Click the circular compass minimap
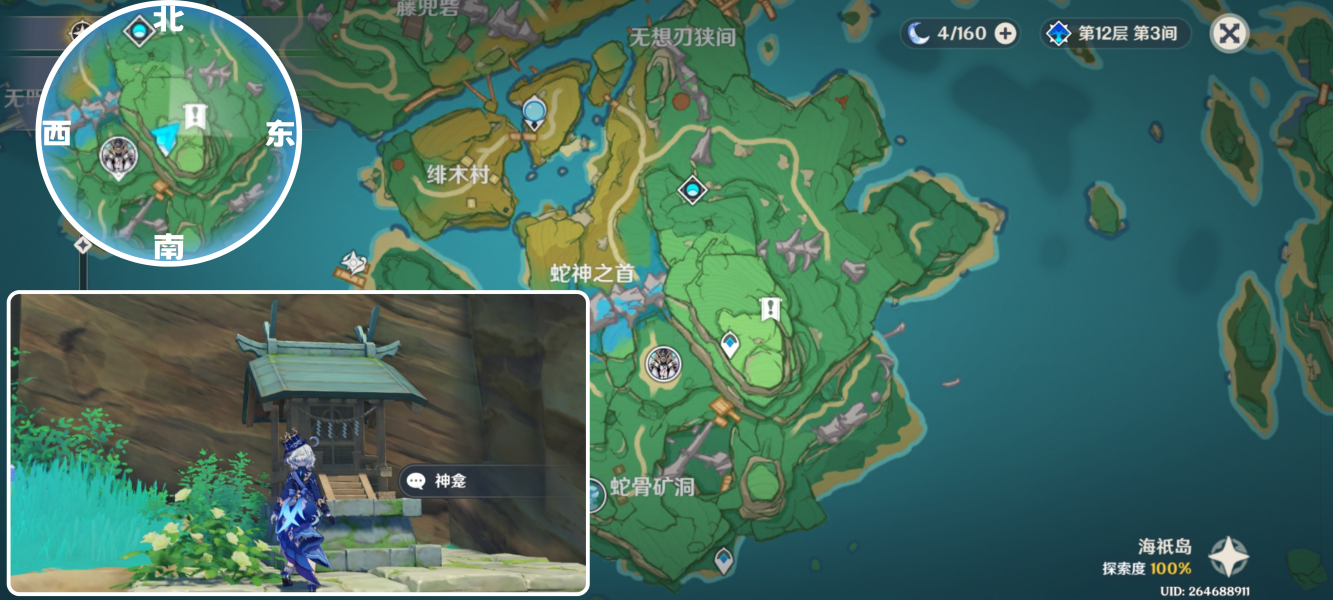Screen dimensions: 1333x600 click(168, 135)
